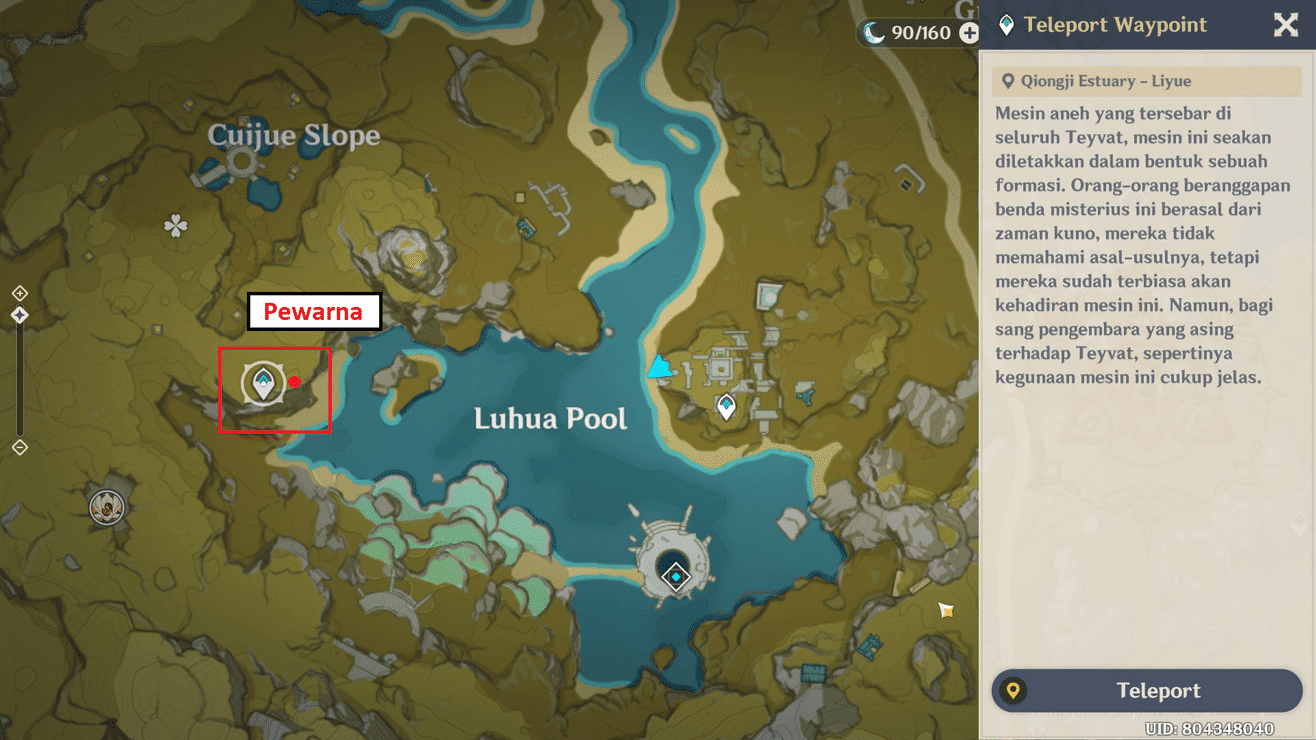Select the diamond marker on the zoom slider

pos(18,315)
